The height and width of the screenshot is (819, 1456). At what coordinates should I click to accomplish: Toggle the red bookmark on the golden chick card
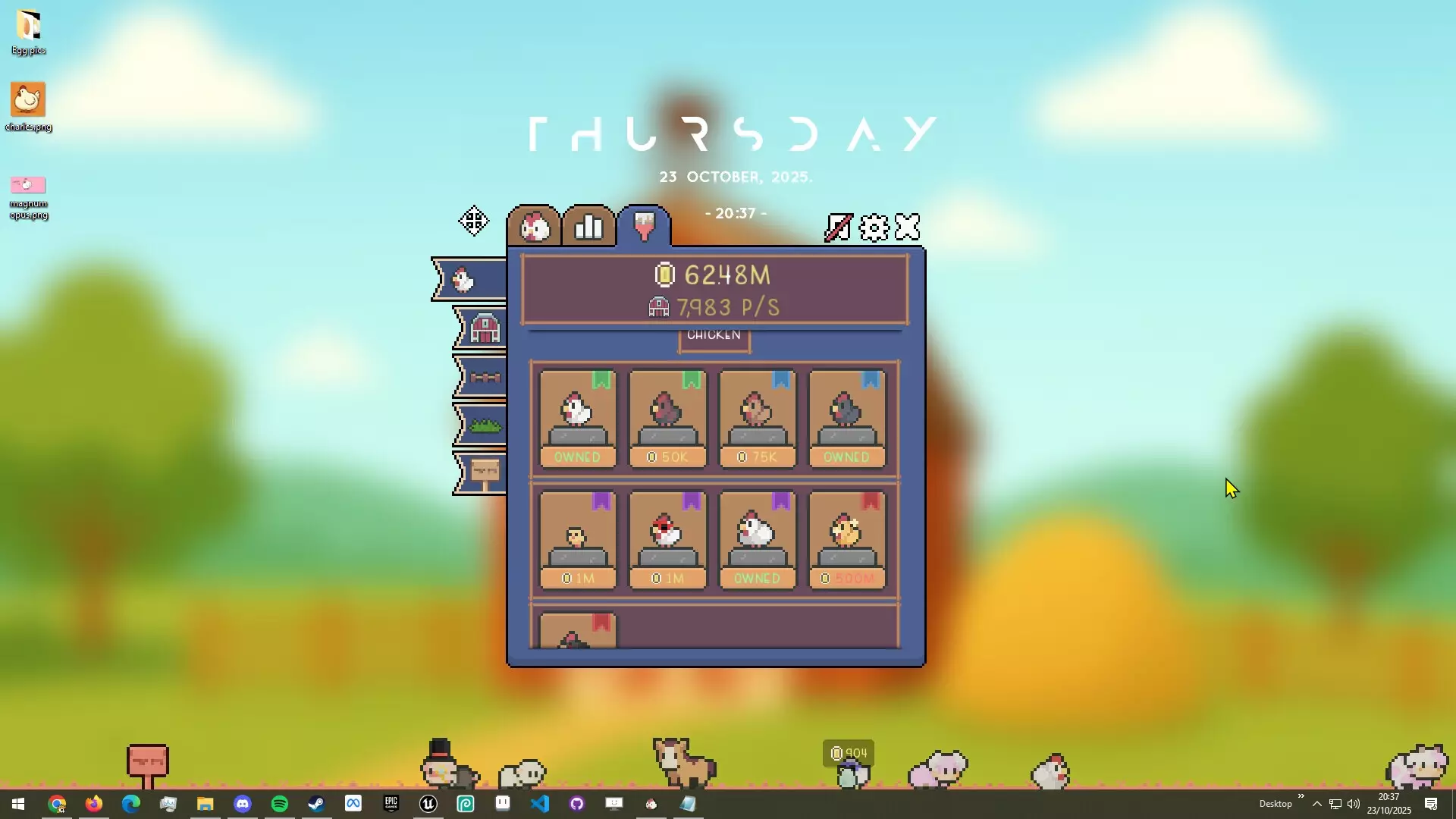870,501
